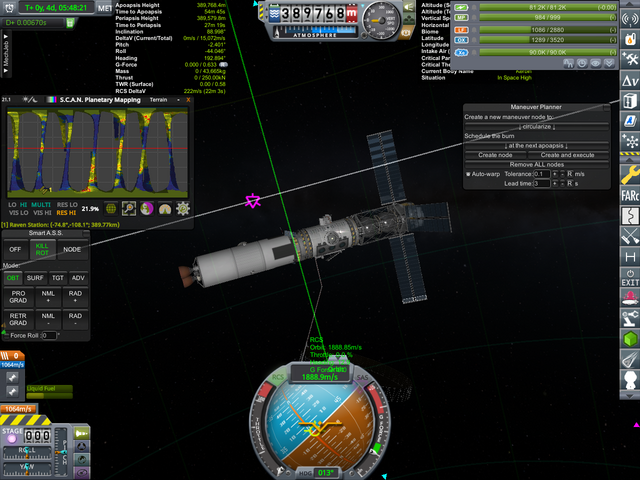Click Create node in Maneuver Planner
Screen dimensions: 640x480
(495, 155)
